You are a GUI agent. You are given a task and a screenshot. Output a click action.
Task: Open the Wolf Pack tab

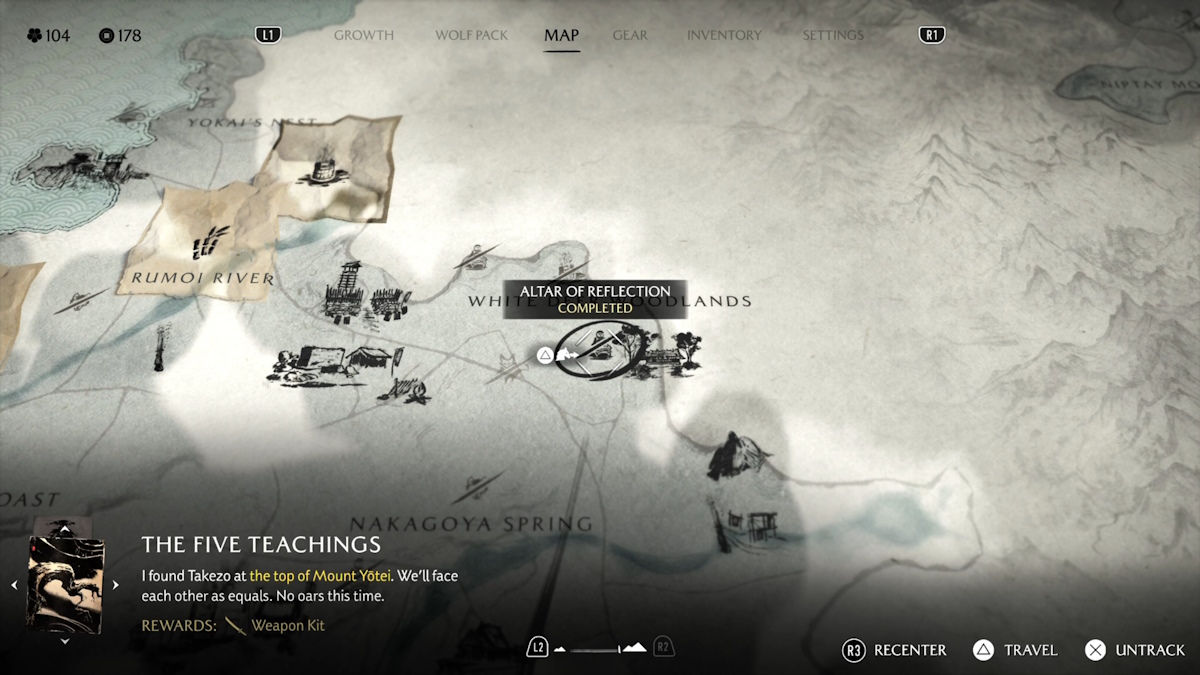(x=471, y=35)
